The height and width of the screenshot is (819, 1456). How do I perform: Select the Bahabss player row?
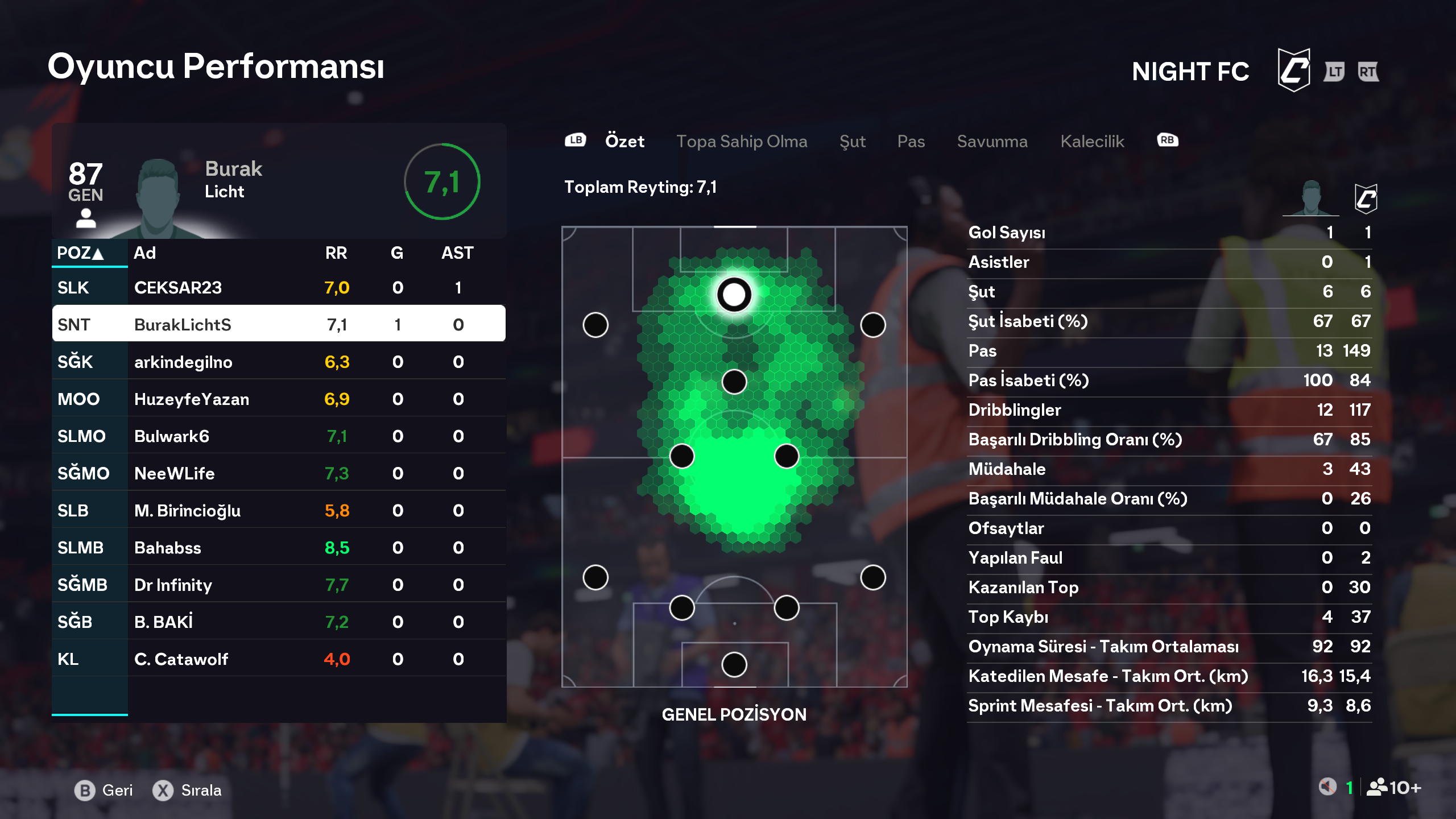tap(279, 548)
